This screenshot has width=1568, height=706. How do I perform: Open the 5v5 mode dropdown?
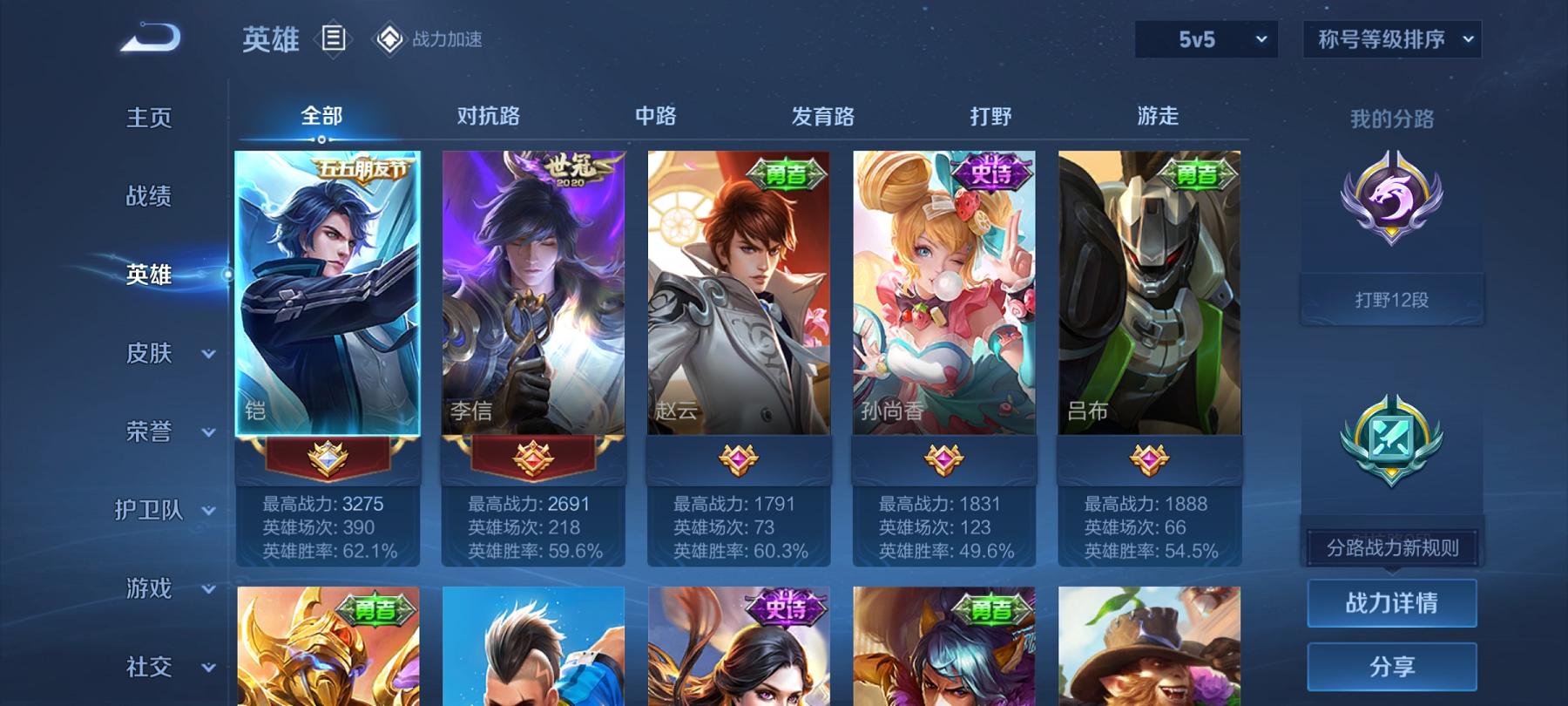(1206, 38)
